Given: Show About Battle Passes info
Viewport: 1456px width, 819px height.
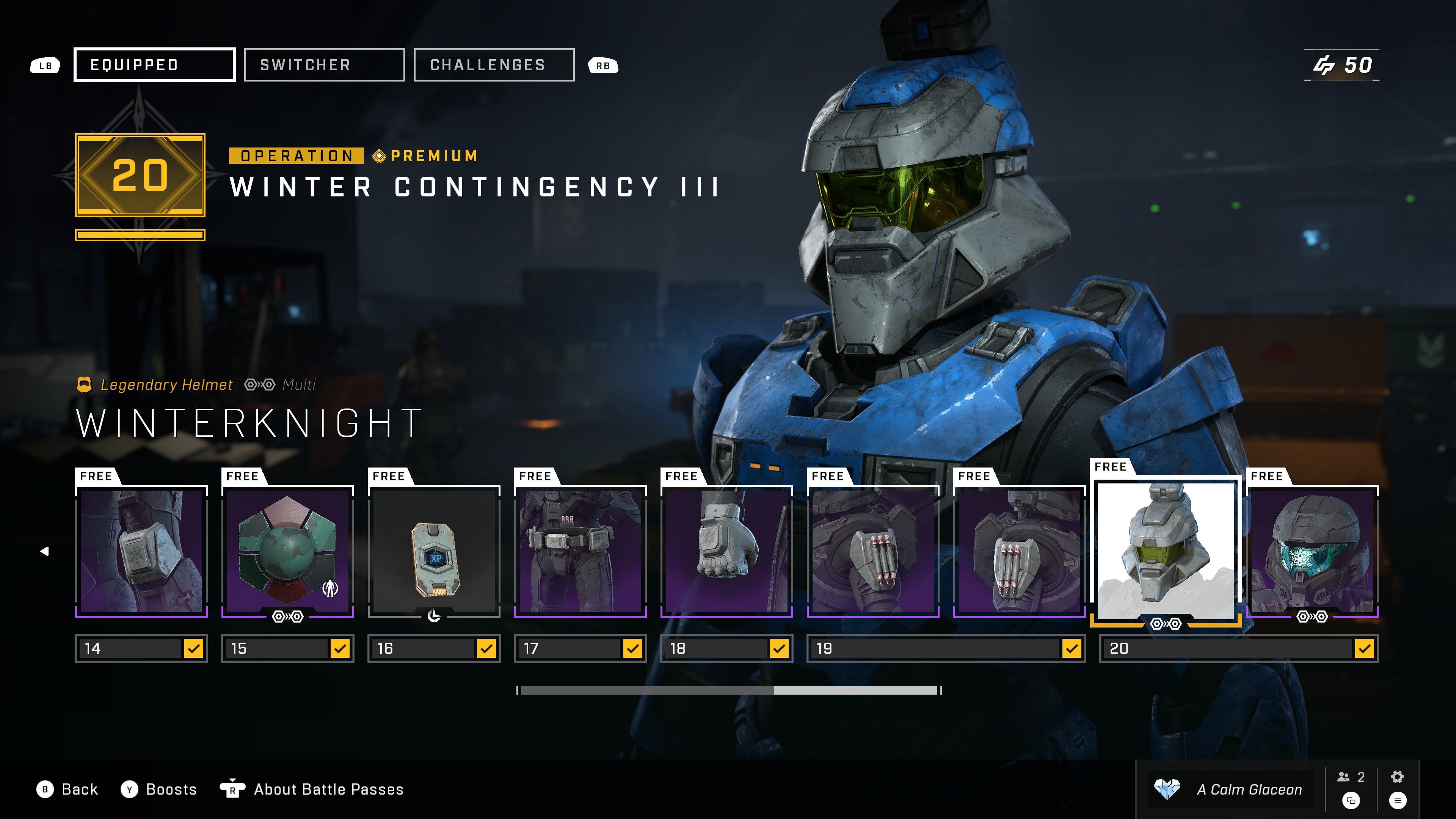Looking at the screenshot, I should click(312, 789).
